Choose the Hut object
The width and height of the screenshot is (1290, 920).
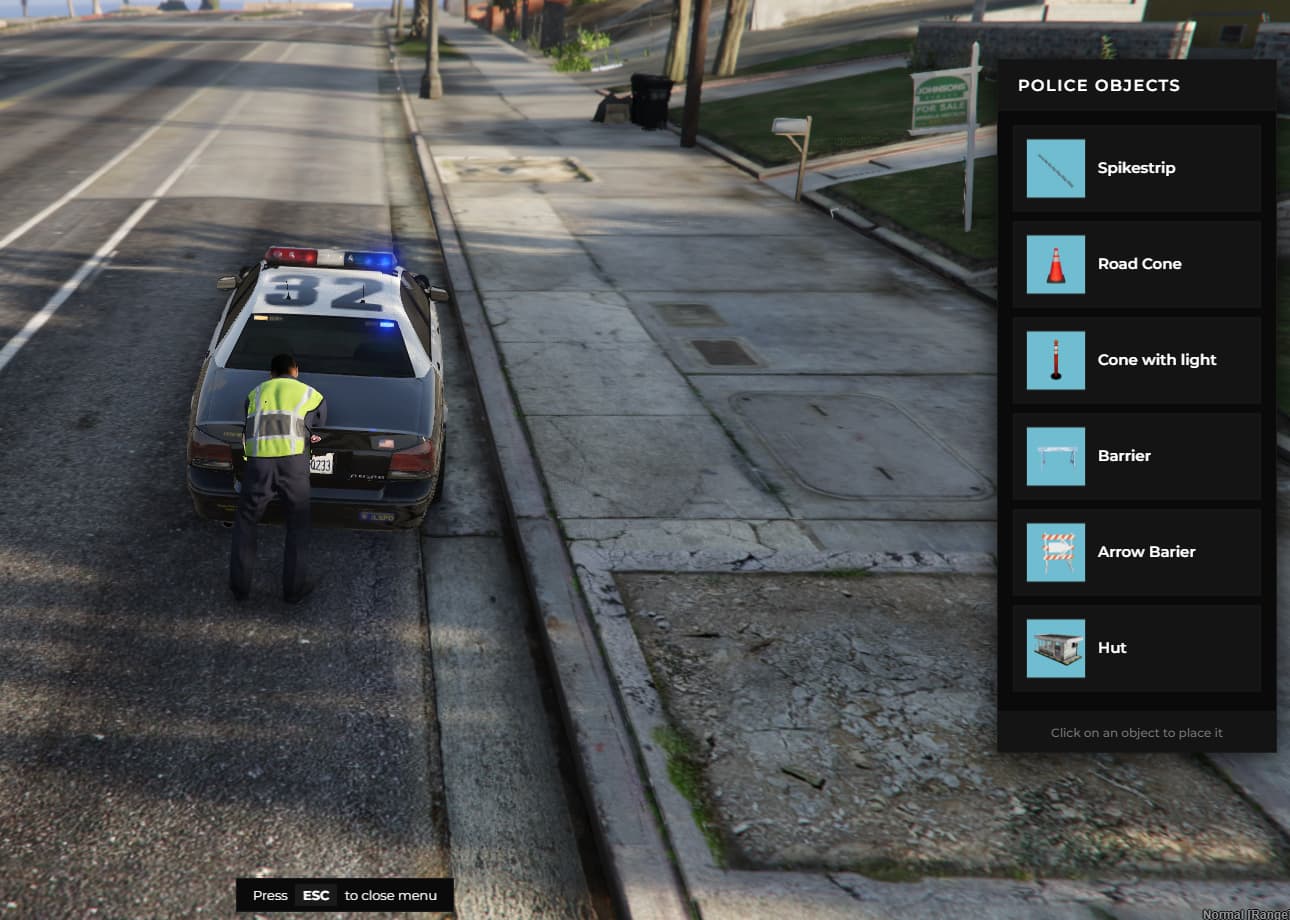tap(1136, 648)
